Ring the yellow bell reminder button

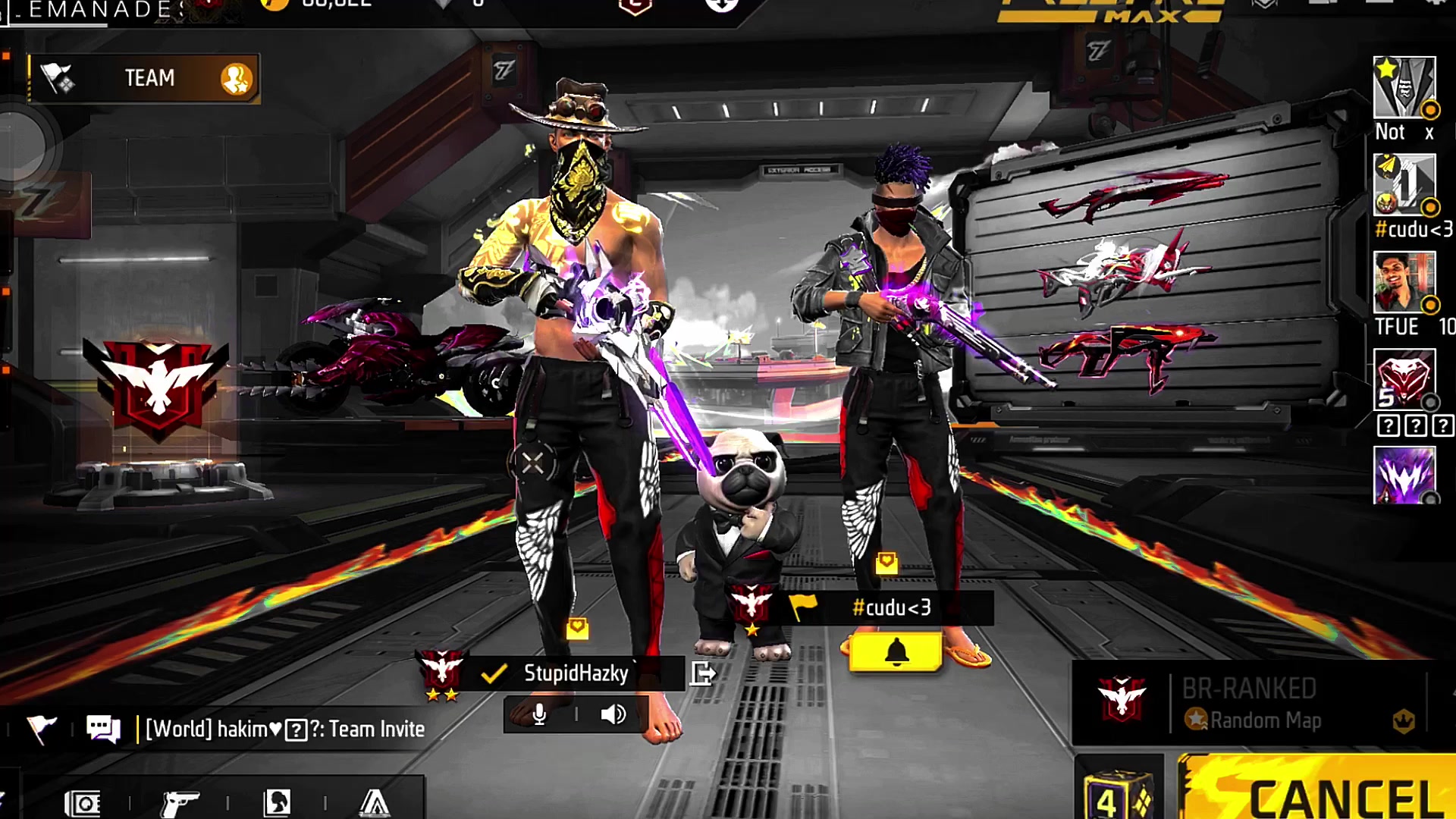tap(896, 652)
